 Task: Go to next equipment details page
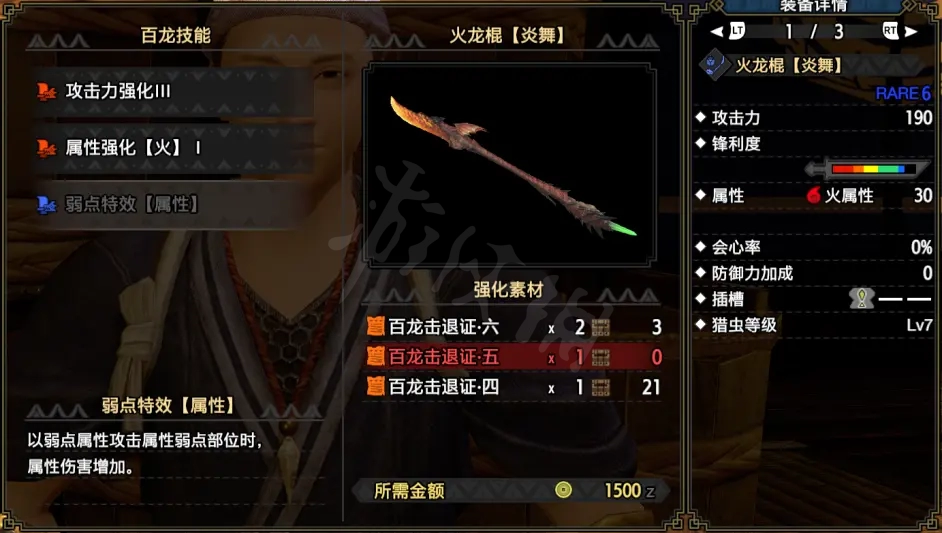point(890,31)
